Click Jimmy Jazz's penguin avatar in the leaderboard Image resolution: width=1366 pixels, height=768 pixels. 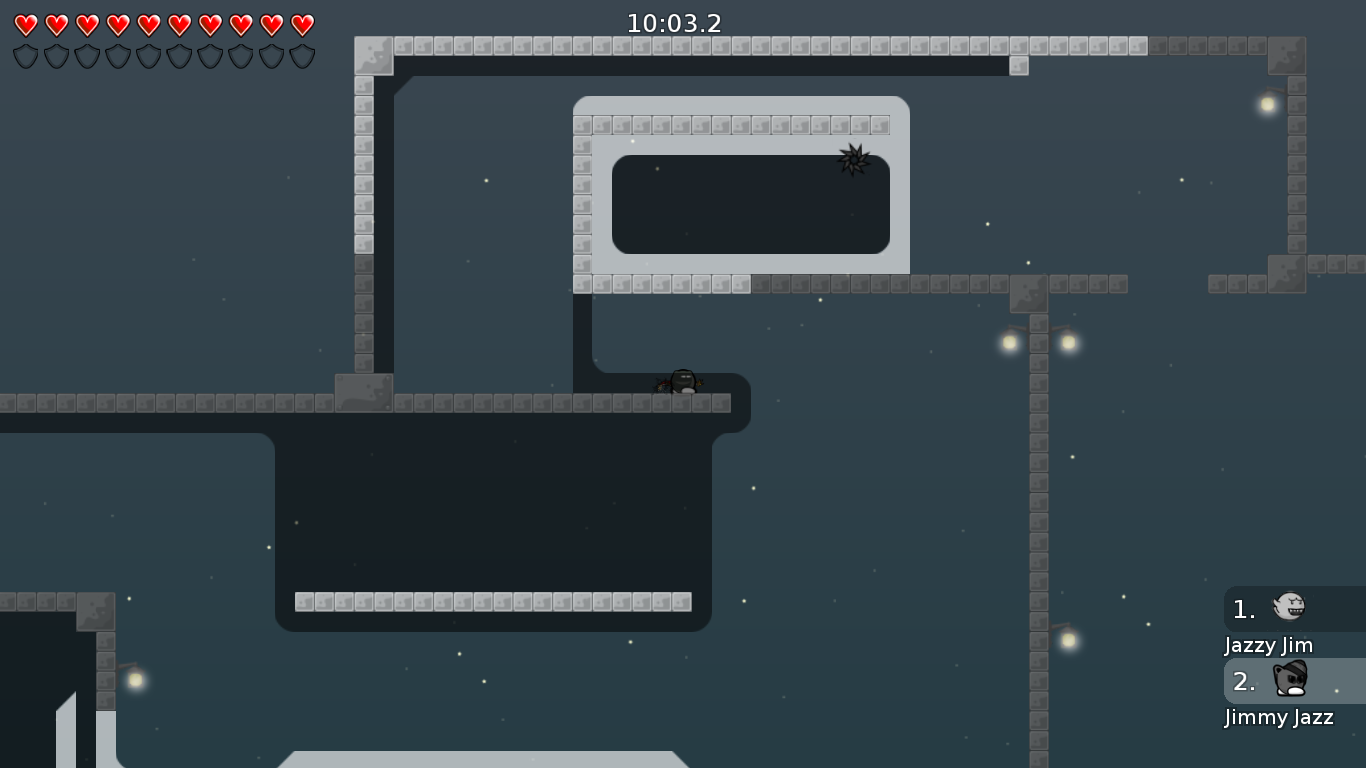[x=1290, y=680]
